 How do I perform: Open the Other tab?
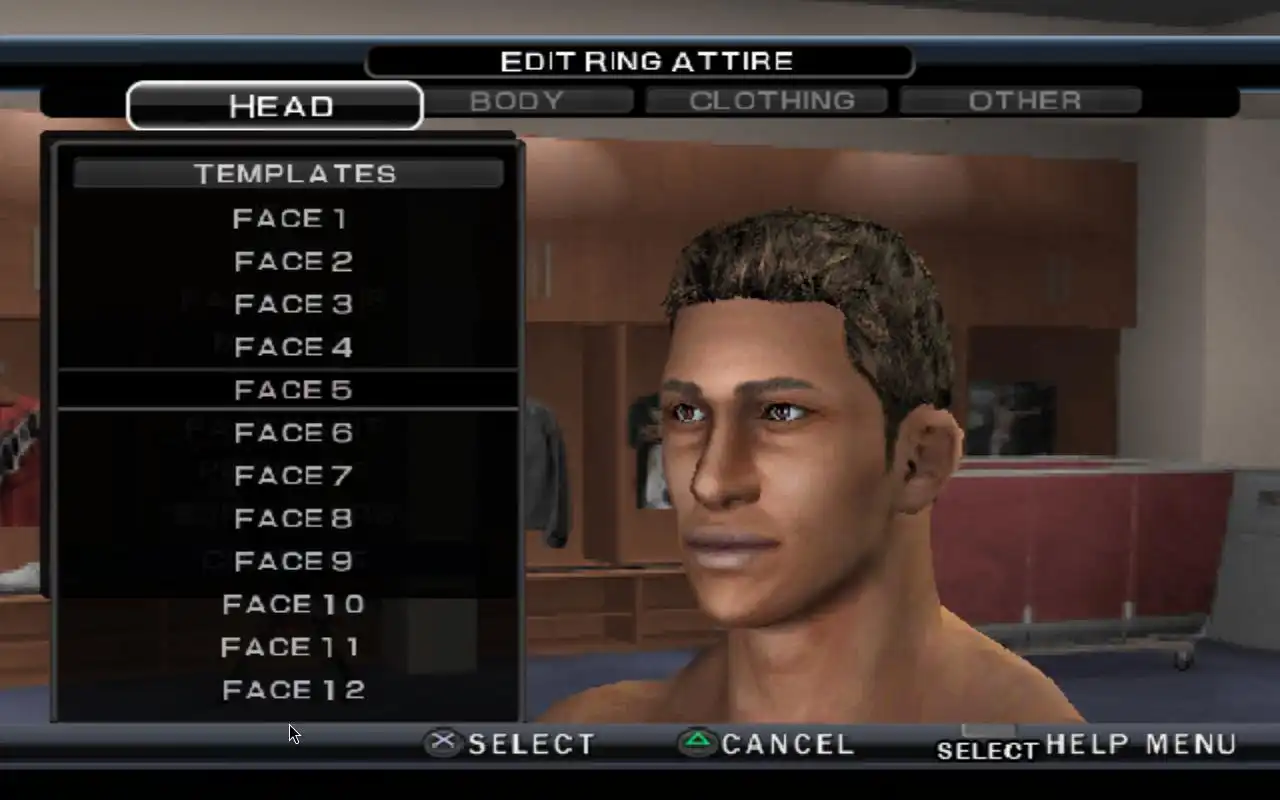point(1024,101)
